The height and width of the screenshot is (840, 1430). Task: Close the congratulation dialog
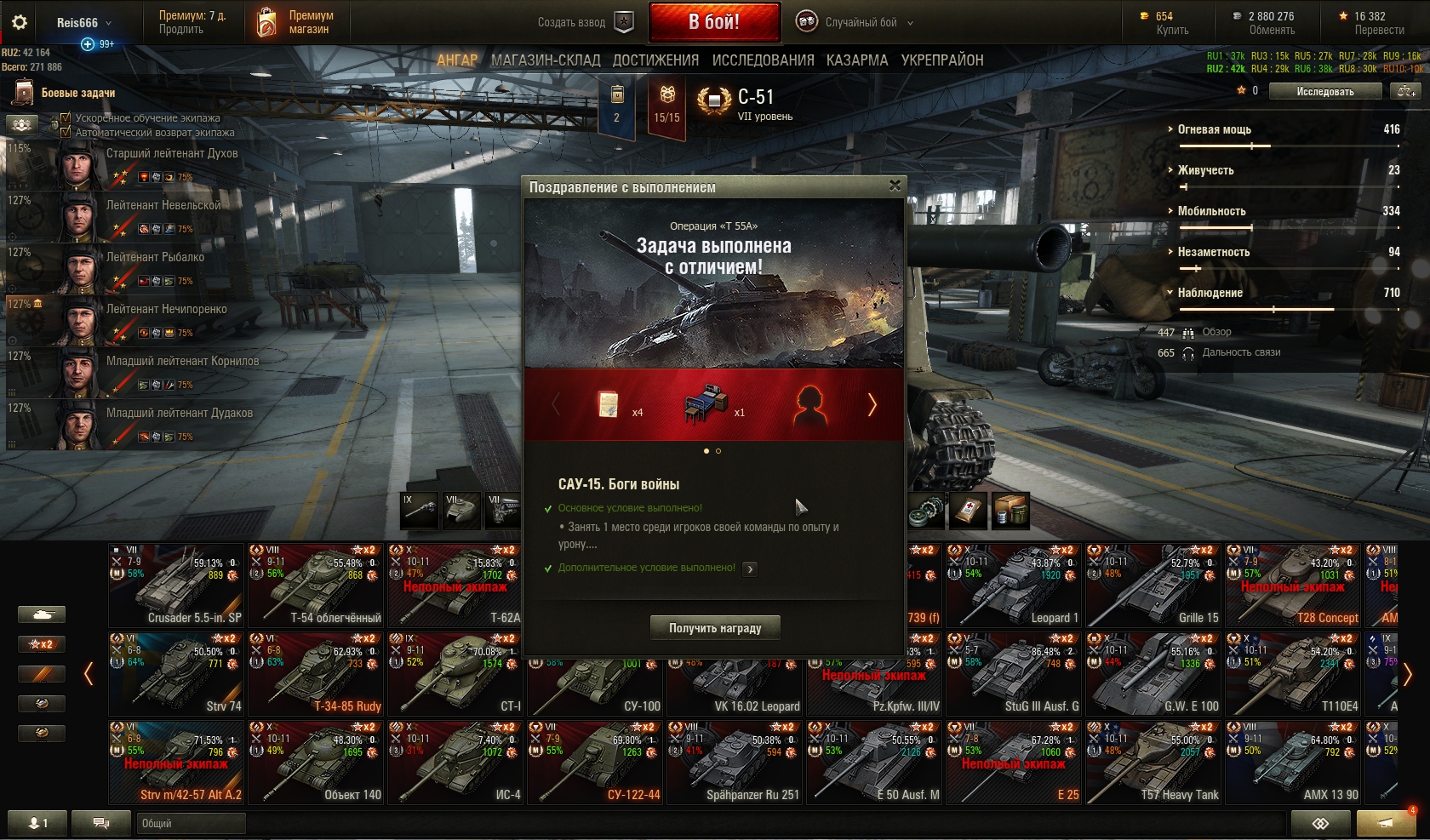[895, 186]
